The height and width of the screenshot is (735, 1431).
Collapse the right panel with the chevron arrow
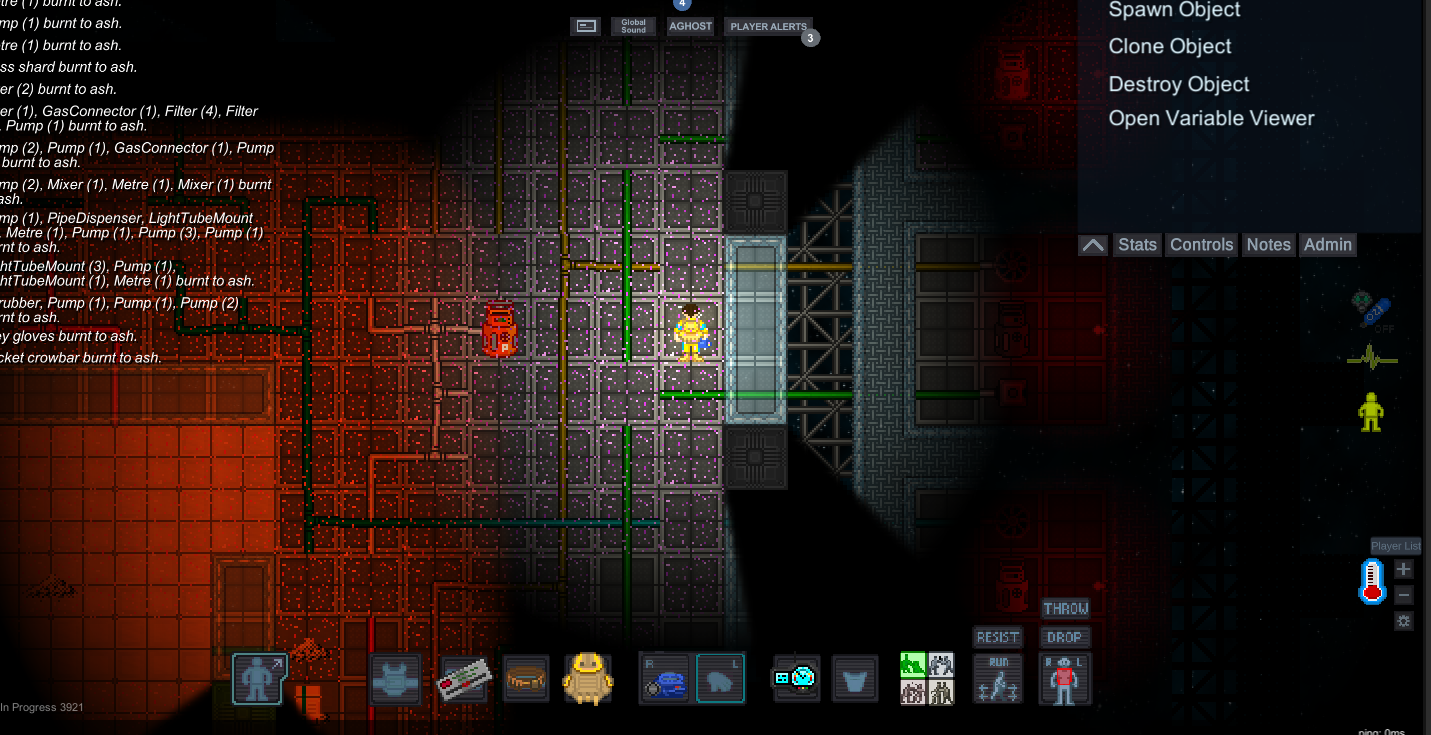1092,244
